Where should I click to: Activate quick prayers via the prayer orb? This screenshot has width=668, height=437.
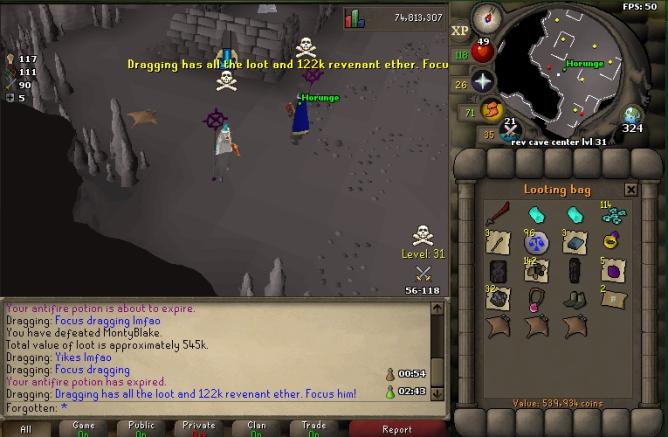point(484,82)
